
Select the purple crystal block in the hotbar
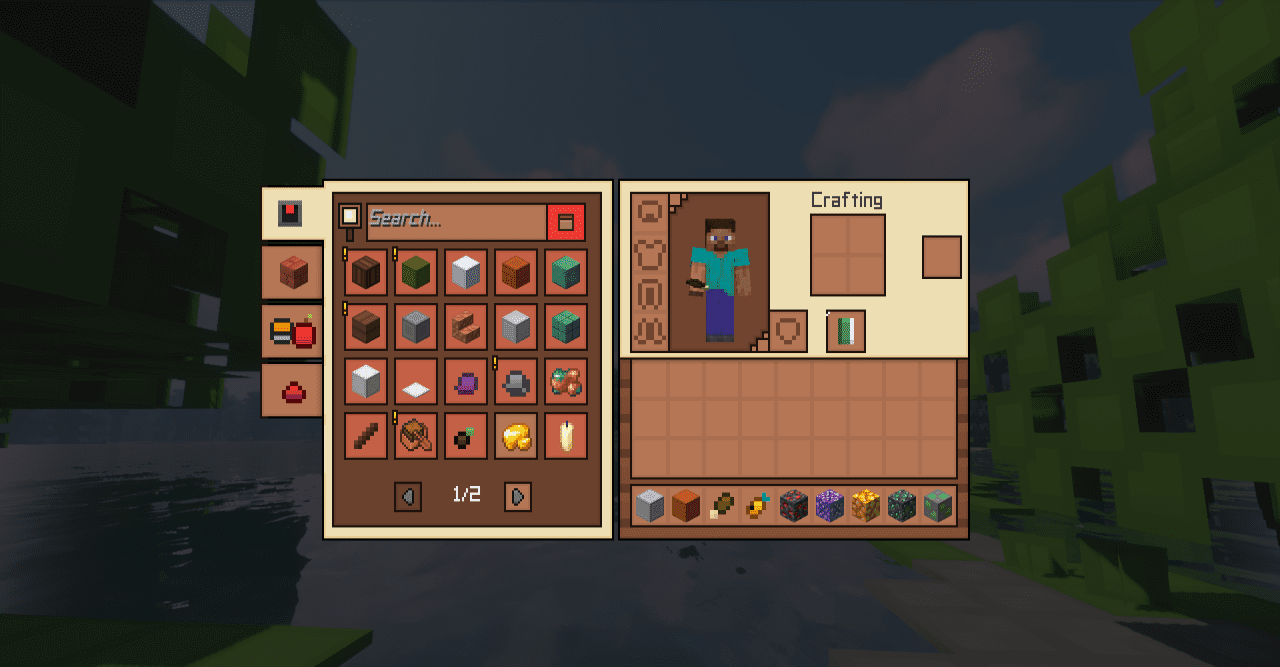point(830,506)
